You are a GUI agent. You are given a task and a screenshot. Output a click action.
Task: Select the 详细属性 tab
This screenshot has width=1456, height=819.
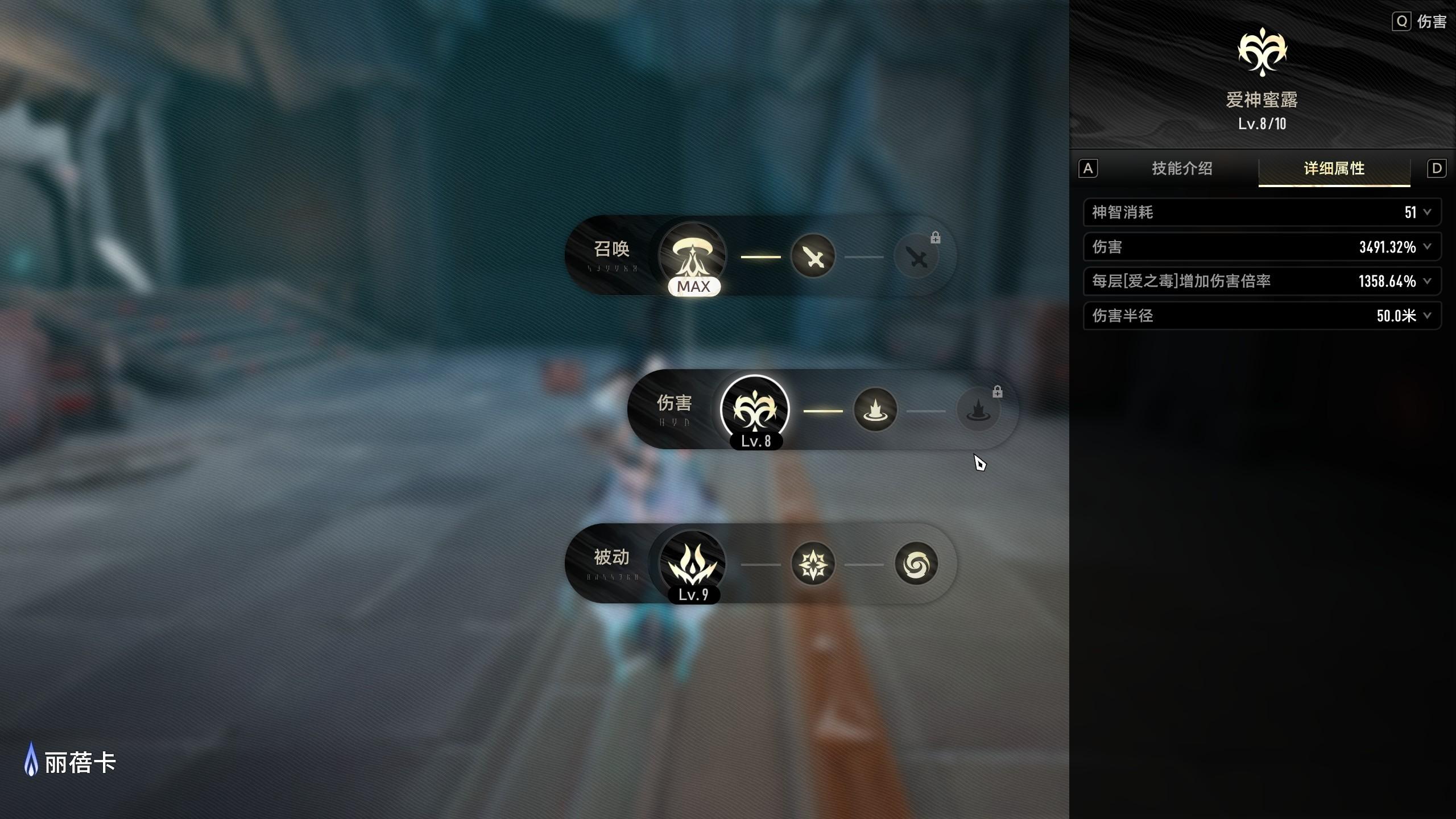(1334, 169)
